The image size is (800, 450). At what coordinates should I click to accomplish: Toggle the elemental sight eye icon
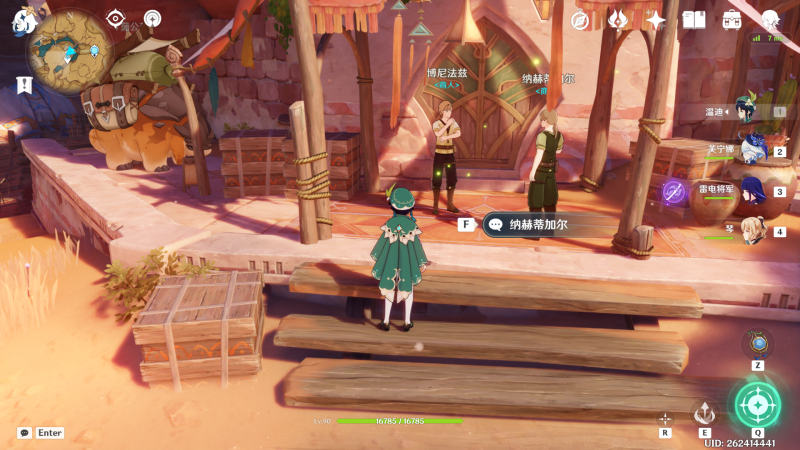[115, 18]
